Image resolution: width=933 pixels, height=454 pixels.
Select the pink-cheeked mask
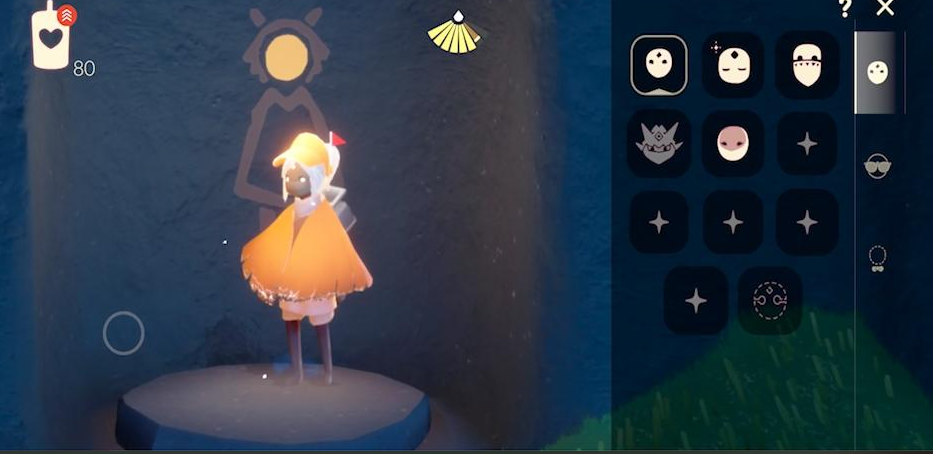pos(733,143)
